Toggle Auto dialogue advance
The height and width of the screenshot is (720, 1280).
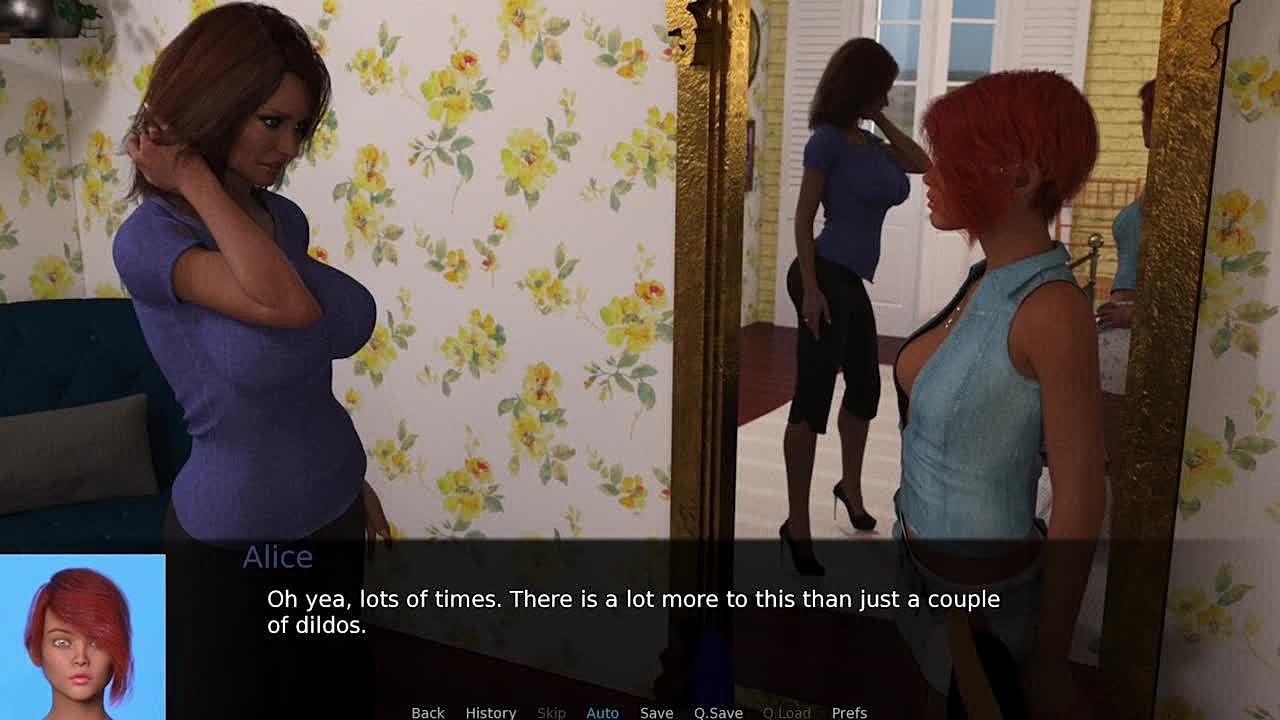[x=602, y=712]
